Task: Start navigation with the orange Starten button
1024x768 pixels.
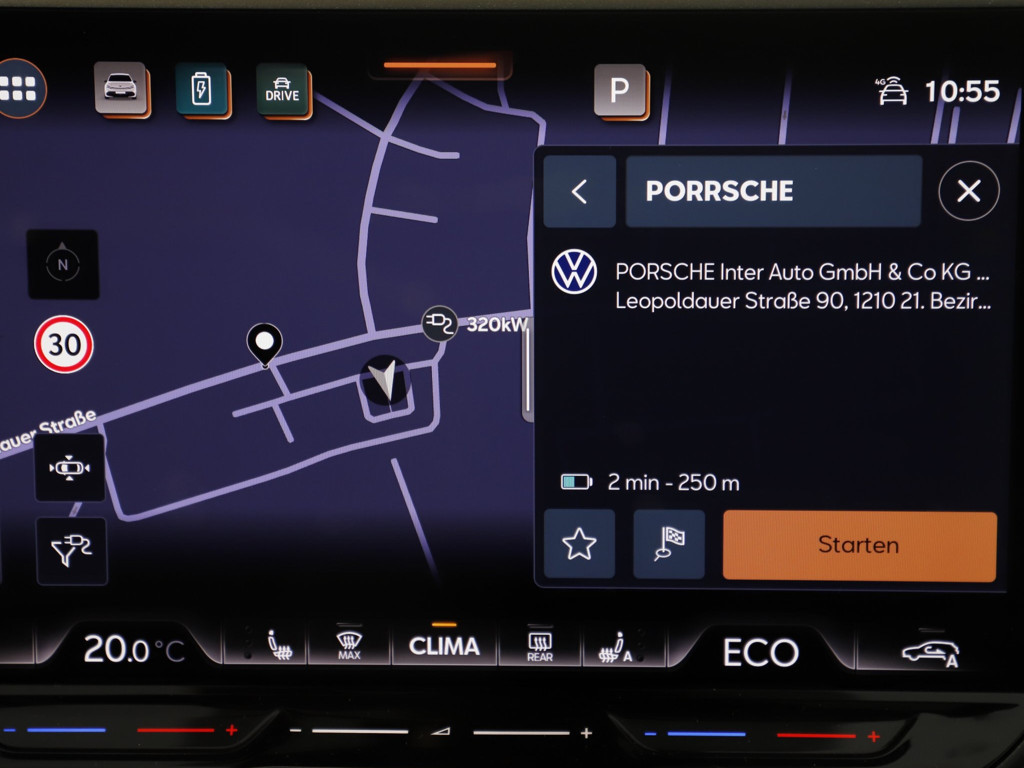Action: [859, 545]
